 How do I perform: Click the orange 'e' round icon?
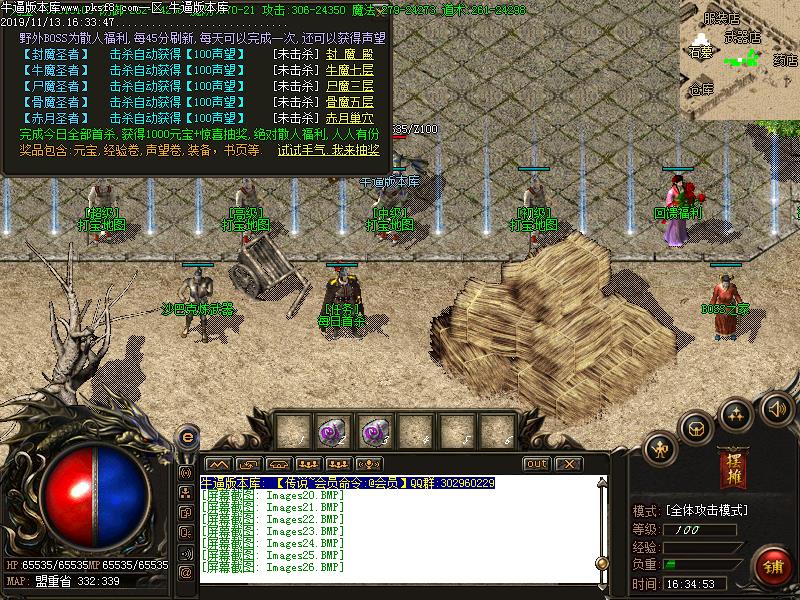point(186,438)
